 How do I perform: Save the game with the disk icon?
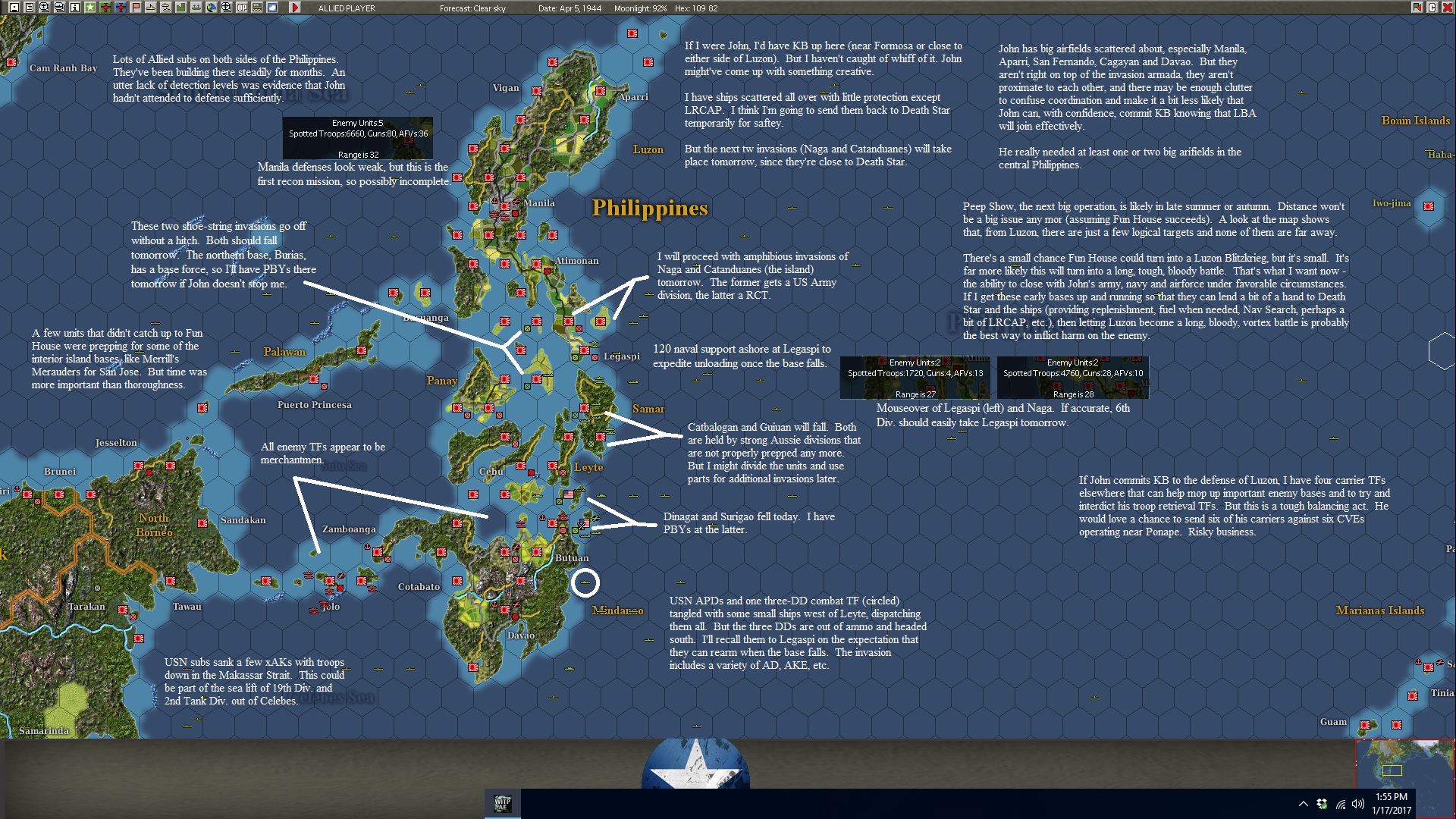[x=14, y=7]
